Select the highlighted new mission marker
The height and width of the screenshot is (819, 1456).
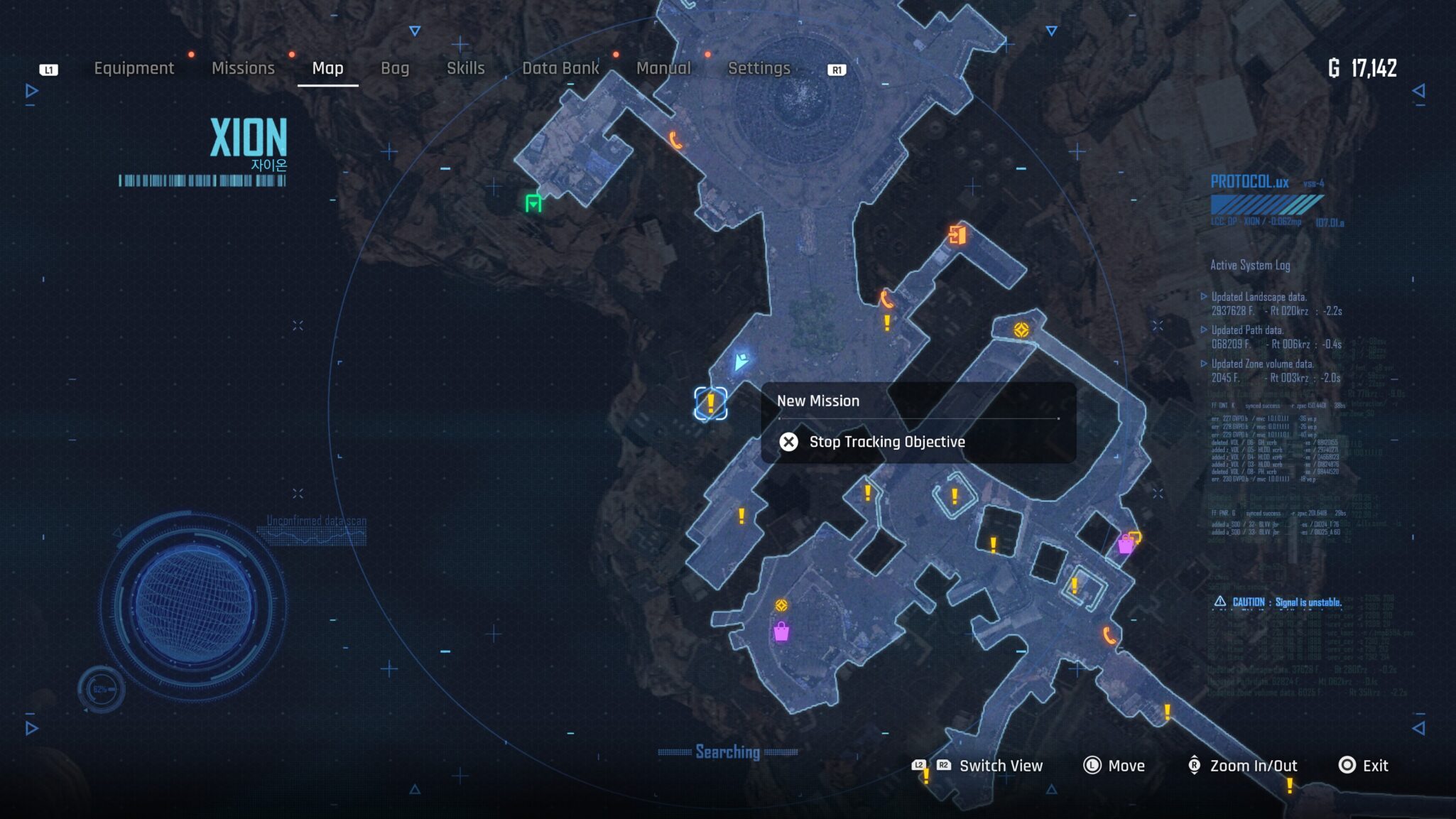(x=710, y=403)
